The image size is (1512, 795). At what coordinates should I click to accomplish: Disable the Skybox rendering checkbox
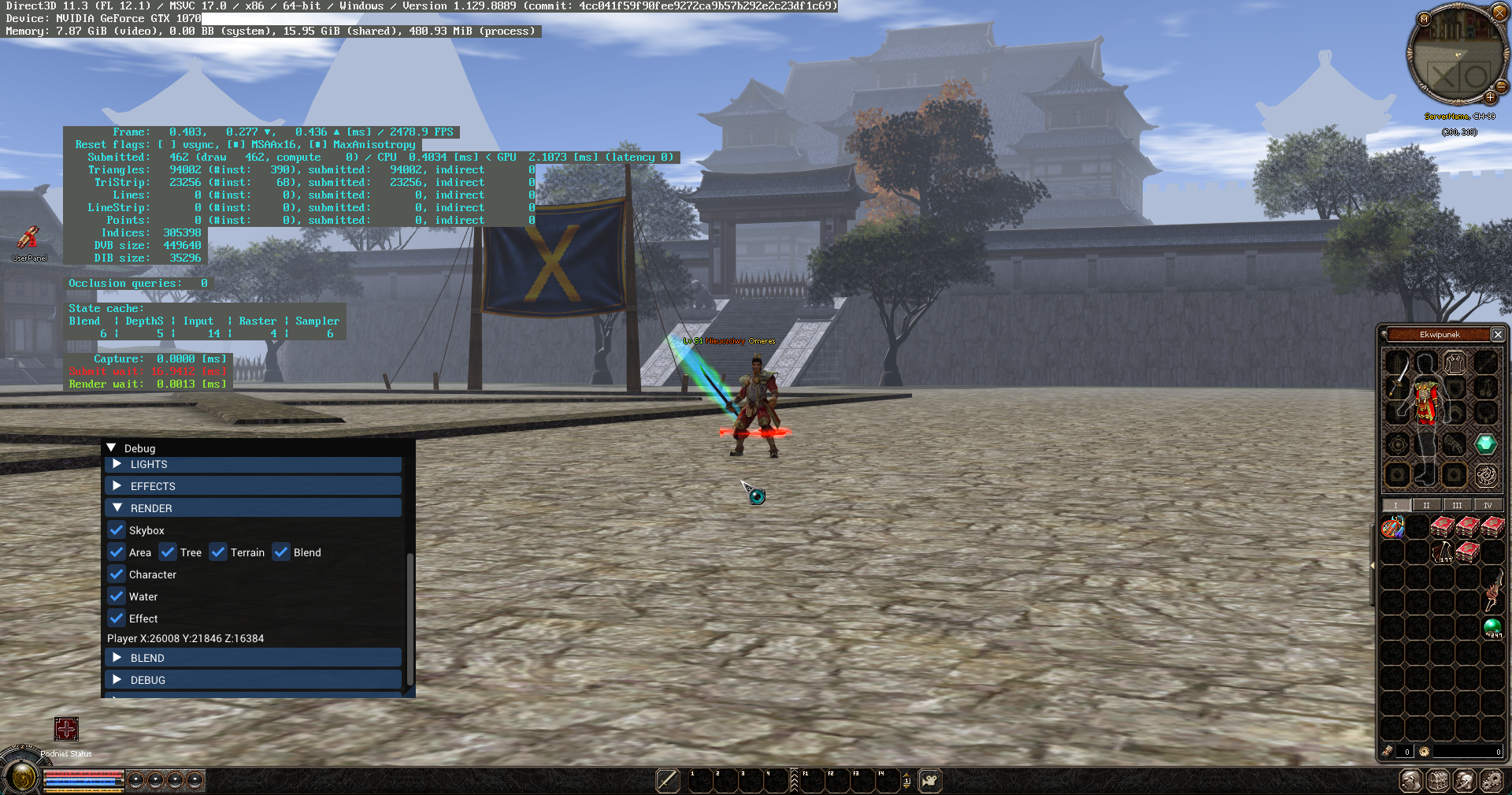click(x=115, y=530)
